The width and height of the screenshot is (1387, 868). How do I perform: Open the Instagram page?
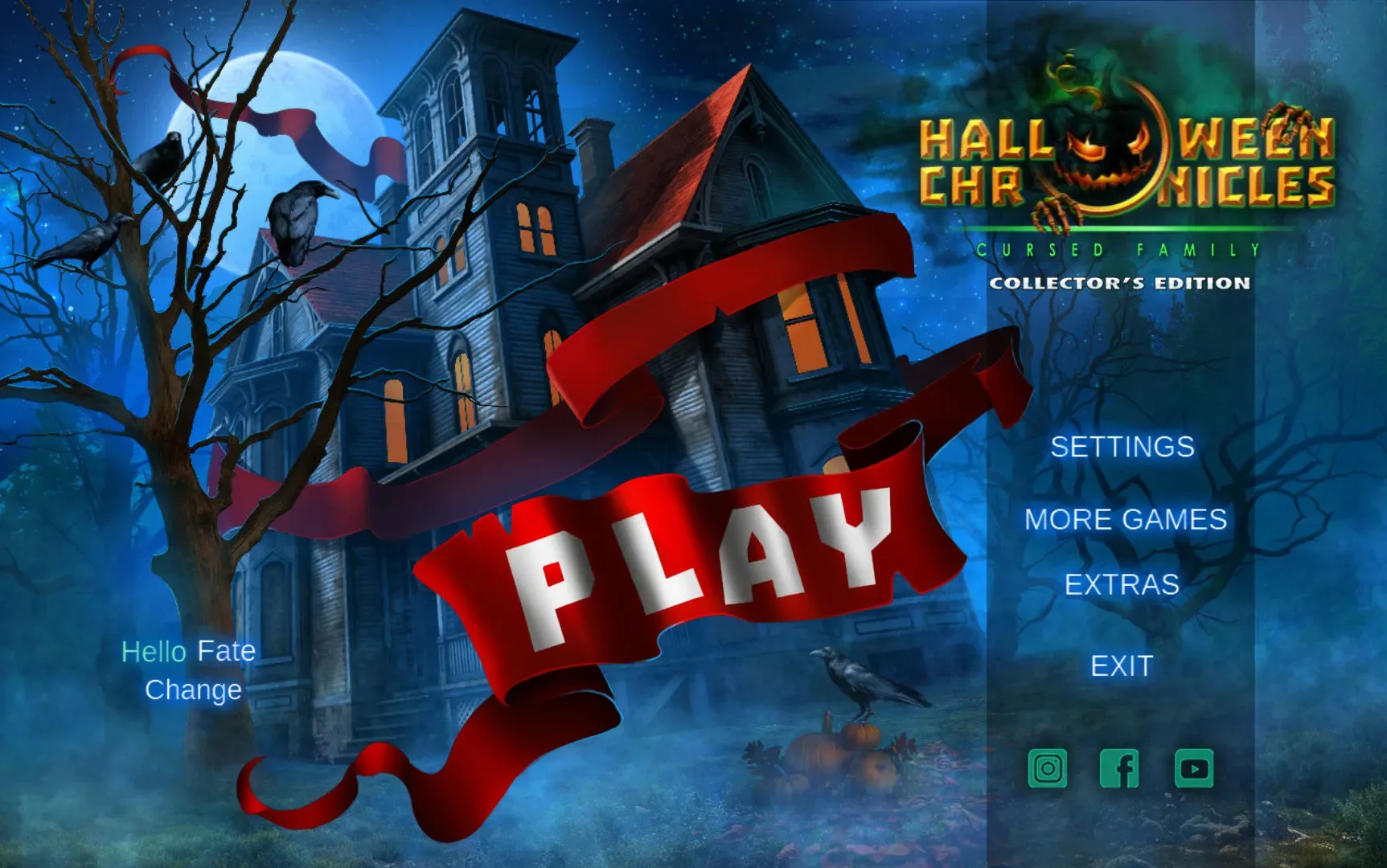1046,768
